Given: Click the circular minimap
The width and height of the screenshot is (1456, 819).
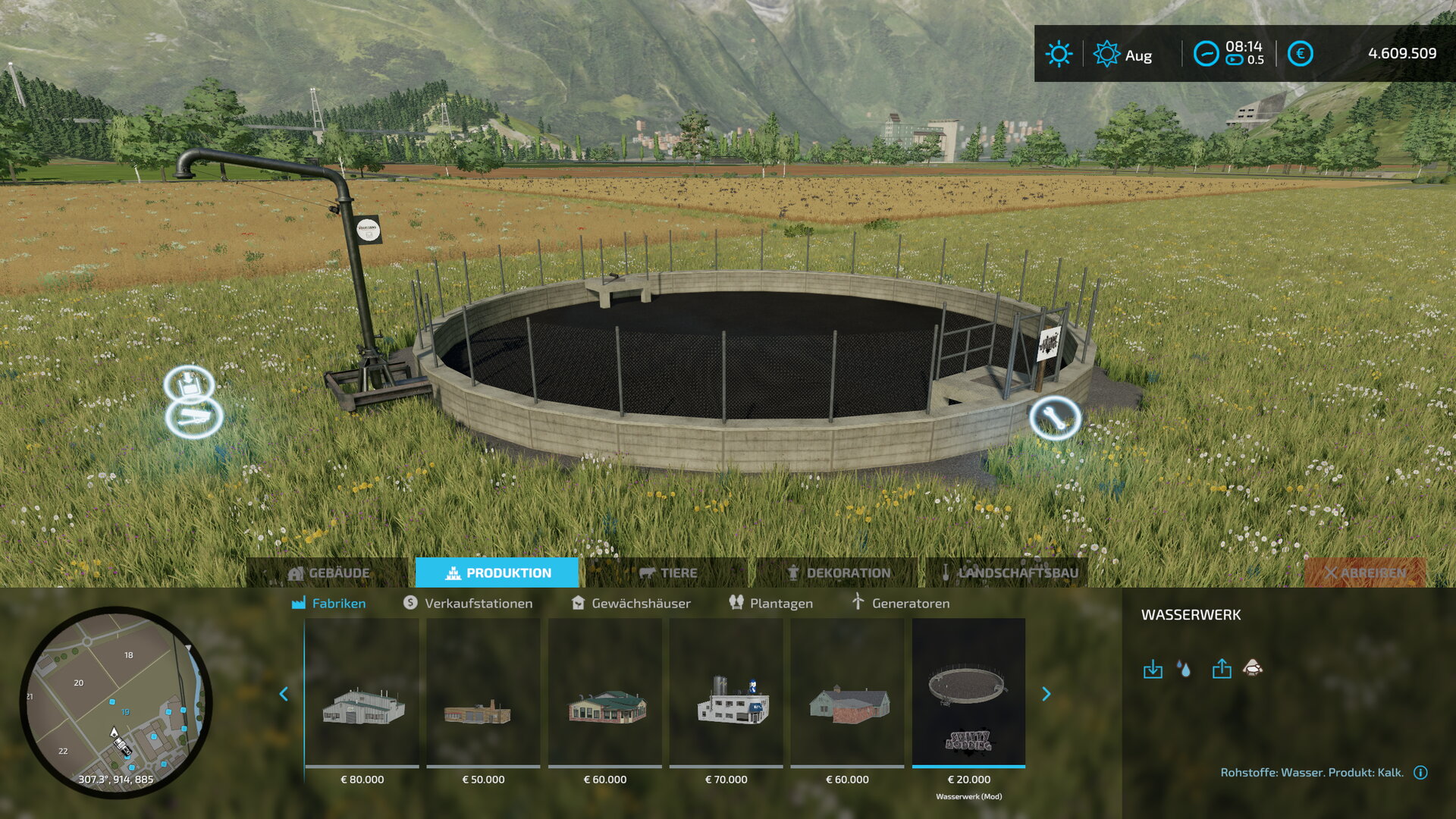Looking at the screenshot, I should pyautogui.click(x=116, y=702).
